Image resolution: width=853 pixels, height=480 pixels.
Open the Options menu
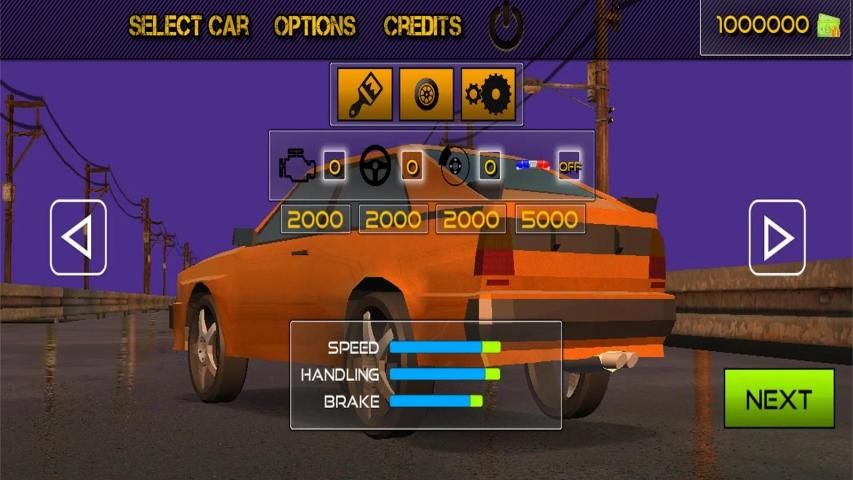(x=315, y=26)
